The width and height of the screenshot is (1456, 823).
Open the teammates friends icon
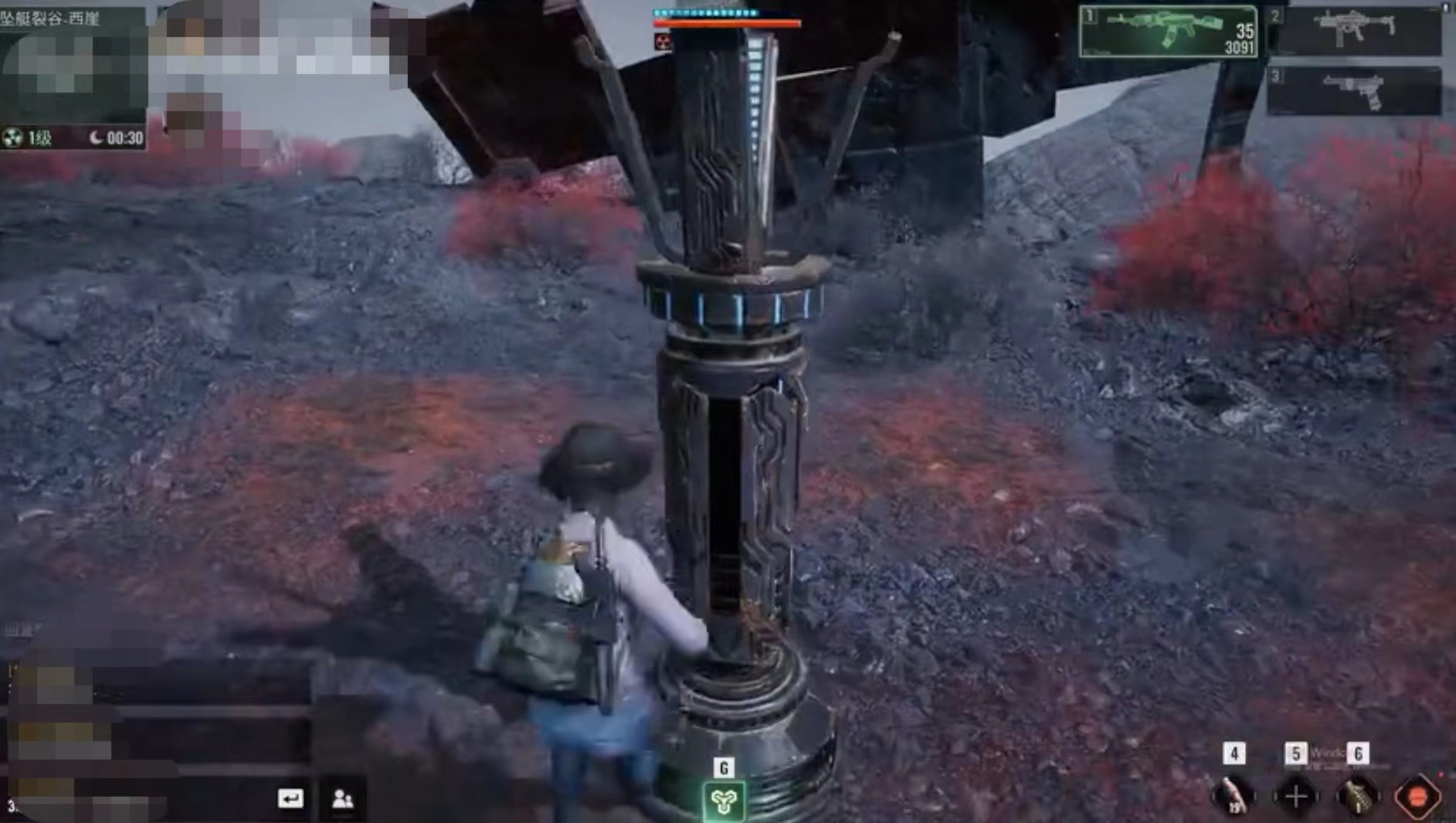pos(342,798)
